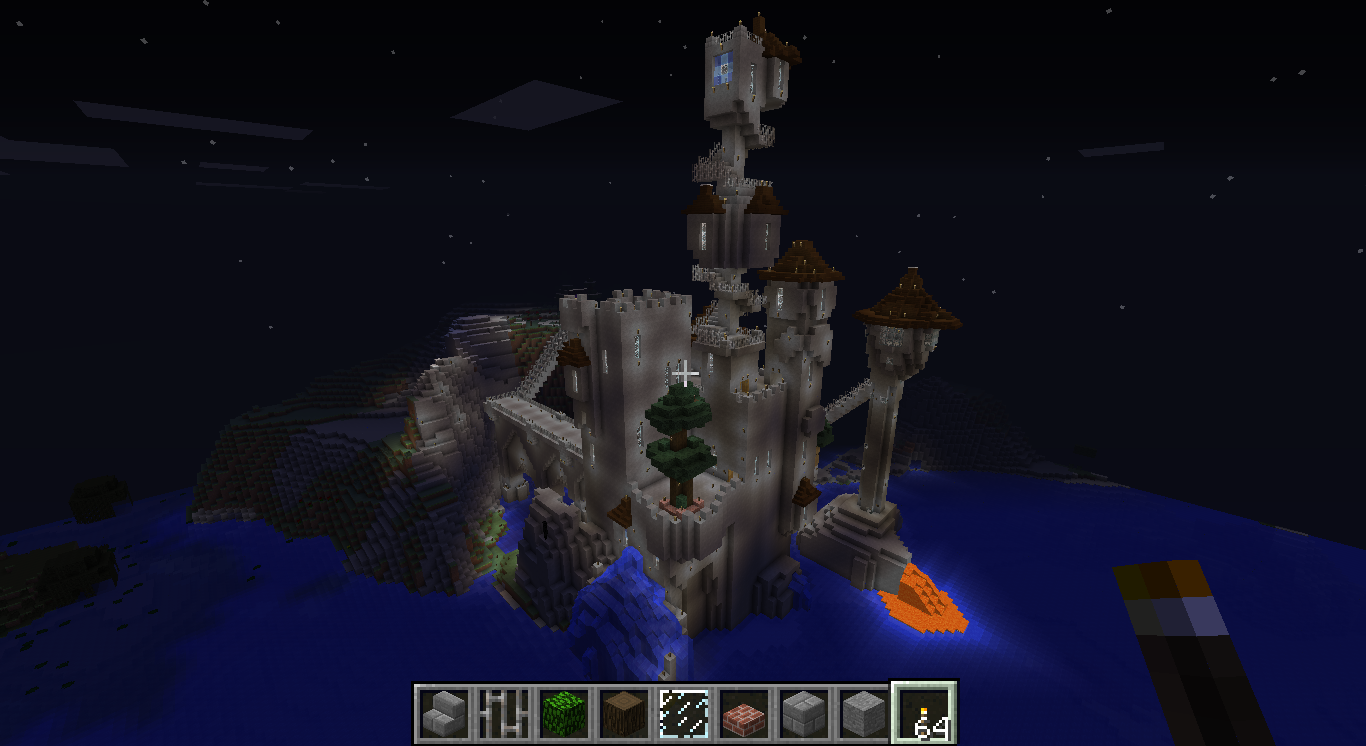Pick the smooth stone block slot
The image size is (1366, 746).
click(864, 714)
